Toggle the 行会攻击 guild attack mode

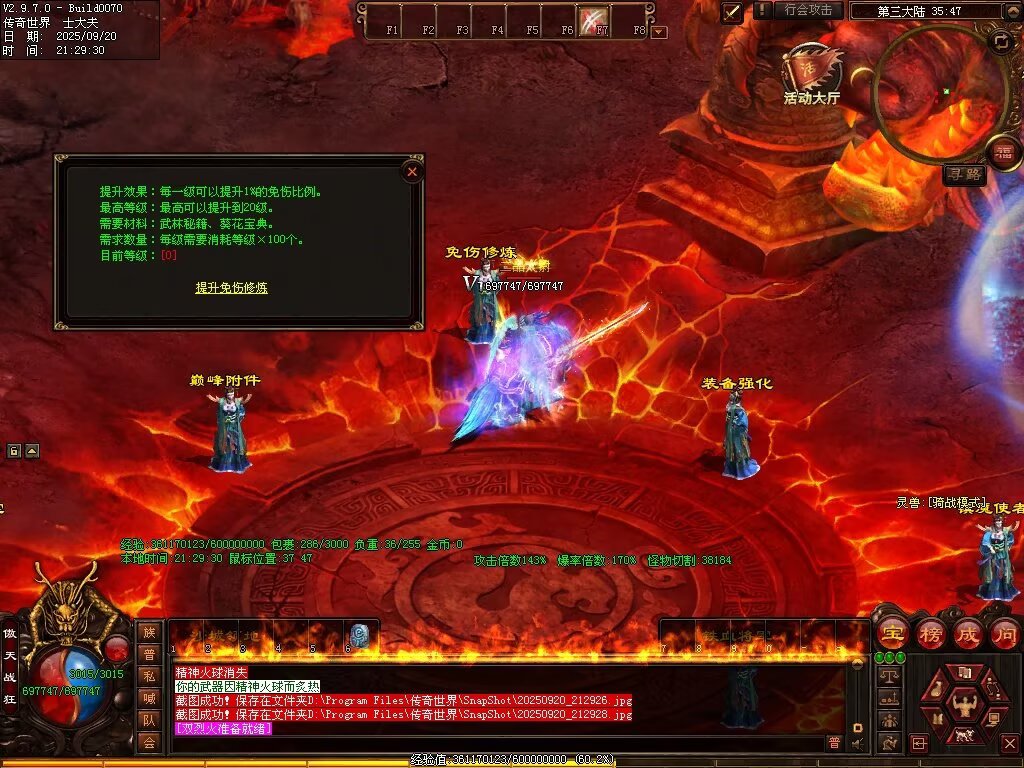coord(808,10)
